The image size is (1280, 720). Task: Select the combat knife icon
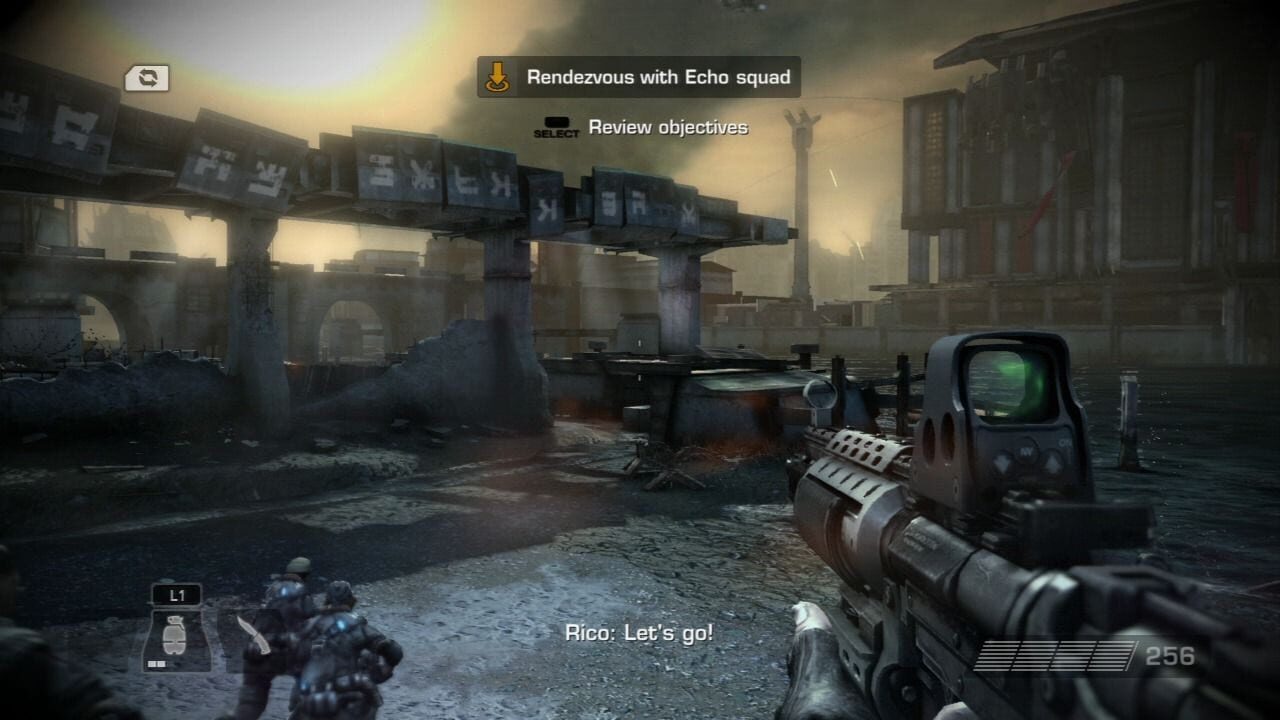(x=252, y=636)
